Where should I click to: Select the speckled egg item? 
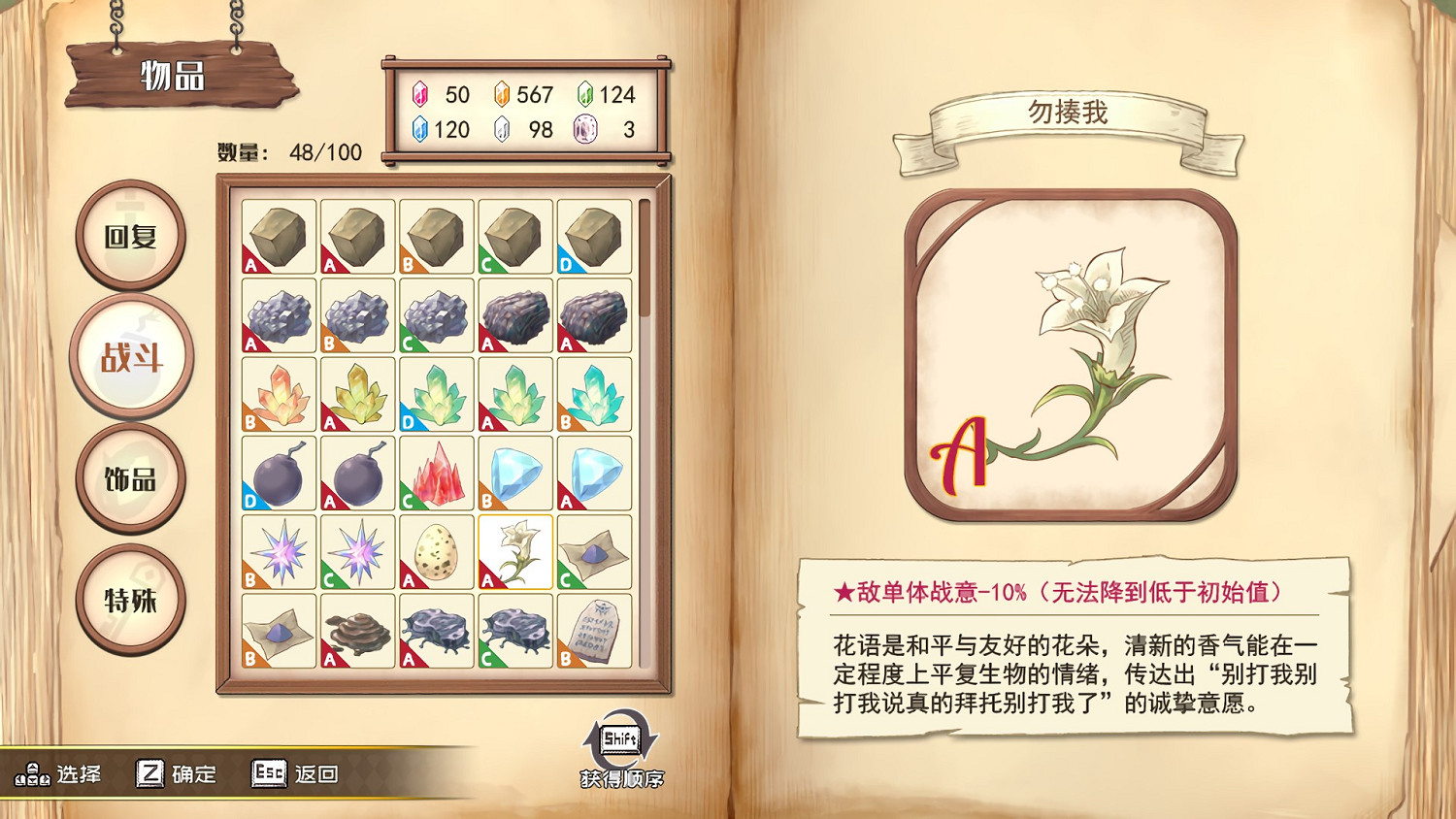pyautogui.click(x=435, y=553)
